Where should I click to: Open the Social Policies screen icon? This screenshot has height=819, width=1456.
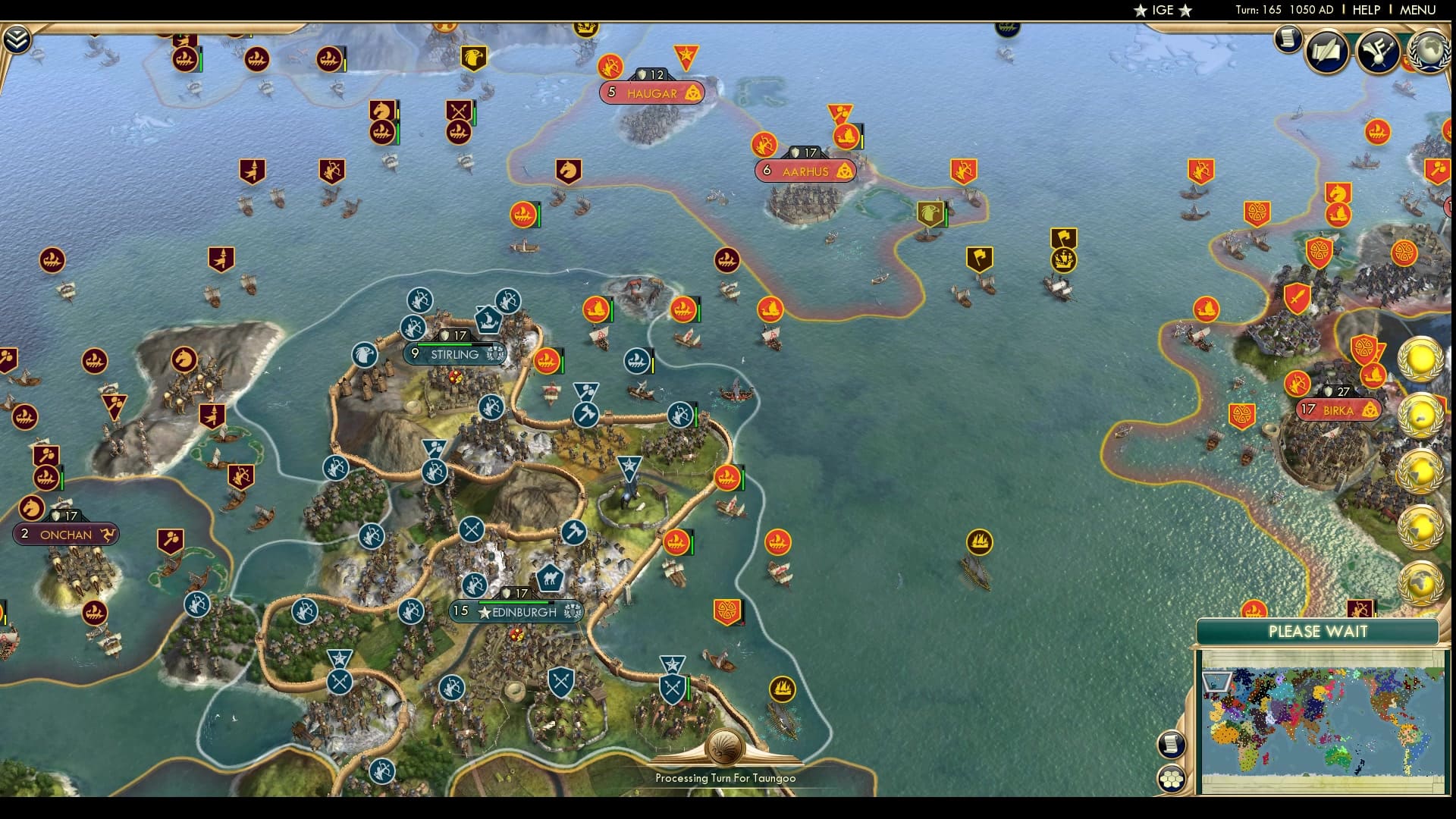coord(1329,52)
